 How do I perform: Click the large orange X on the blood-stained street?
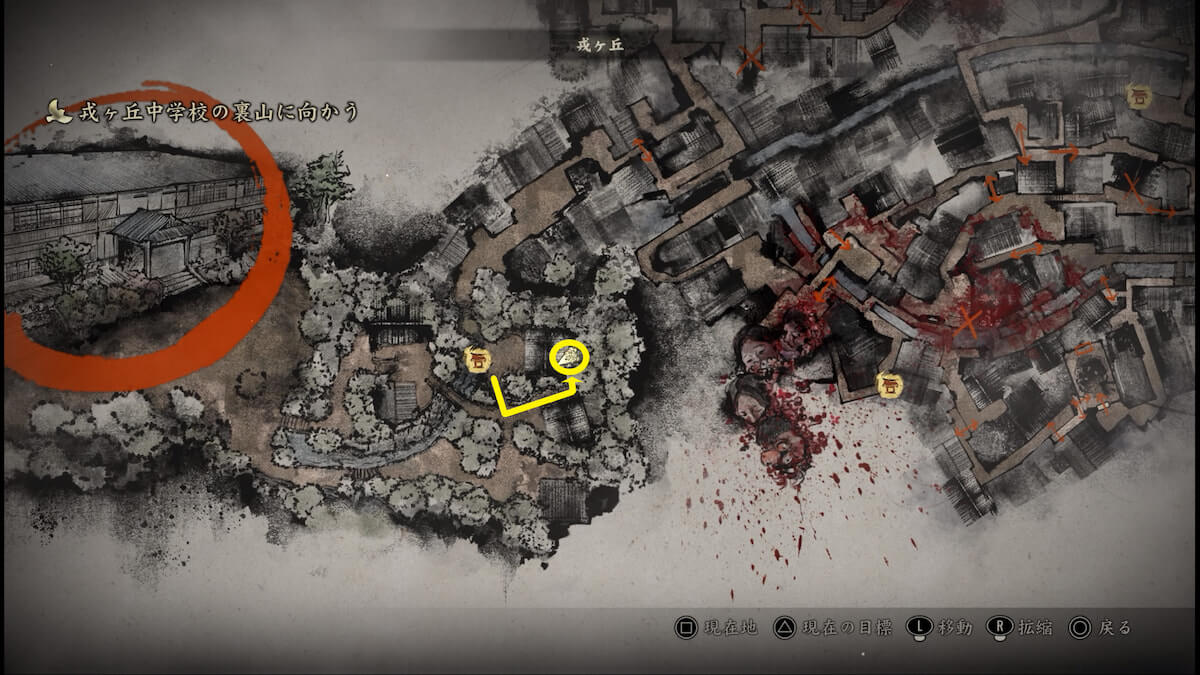tap(967, 321)
